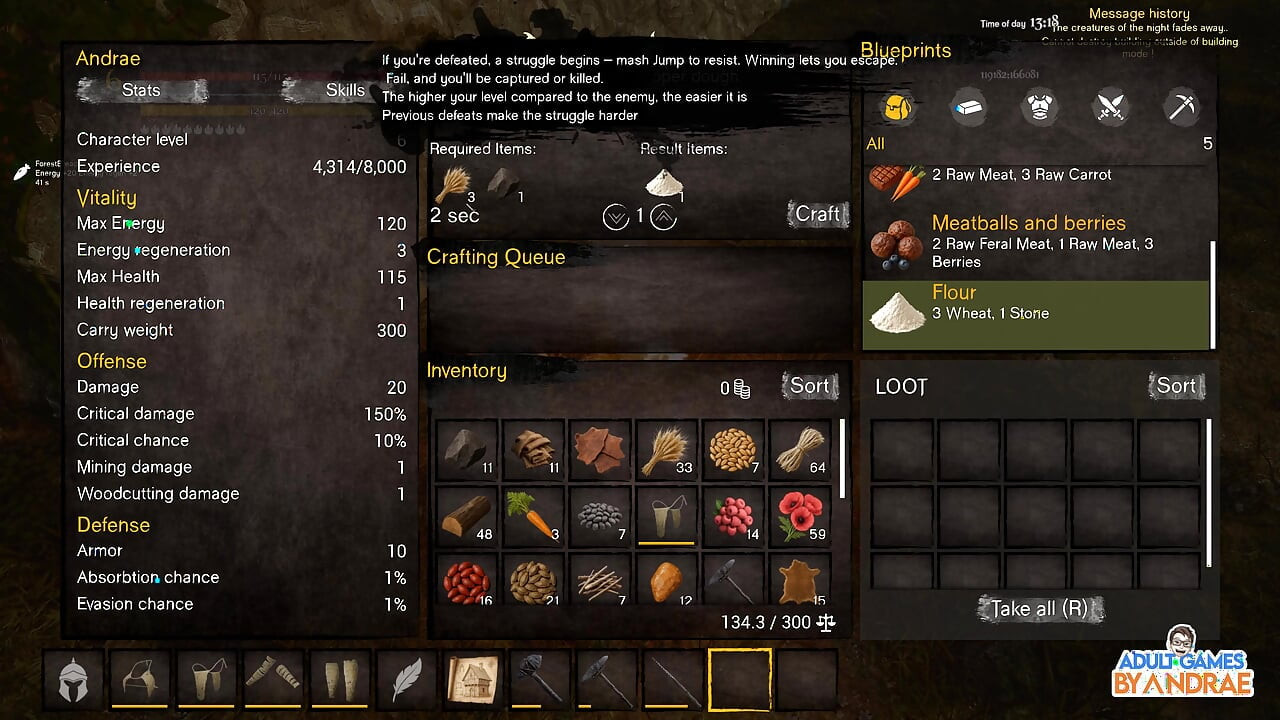Switch to the Skills tab
The width and height of the screenshot is (1280, 720).
[x=345, y=90]
